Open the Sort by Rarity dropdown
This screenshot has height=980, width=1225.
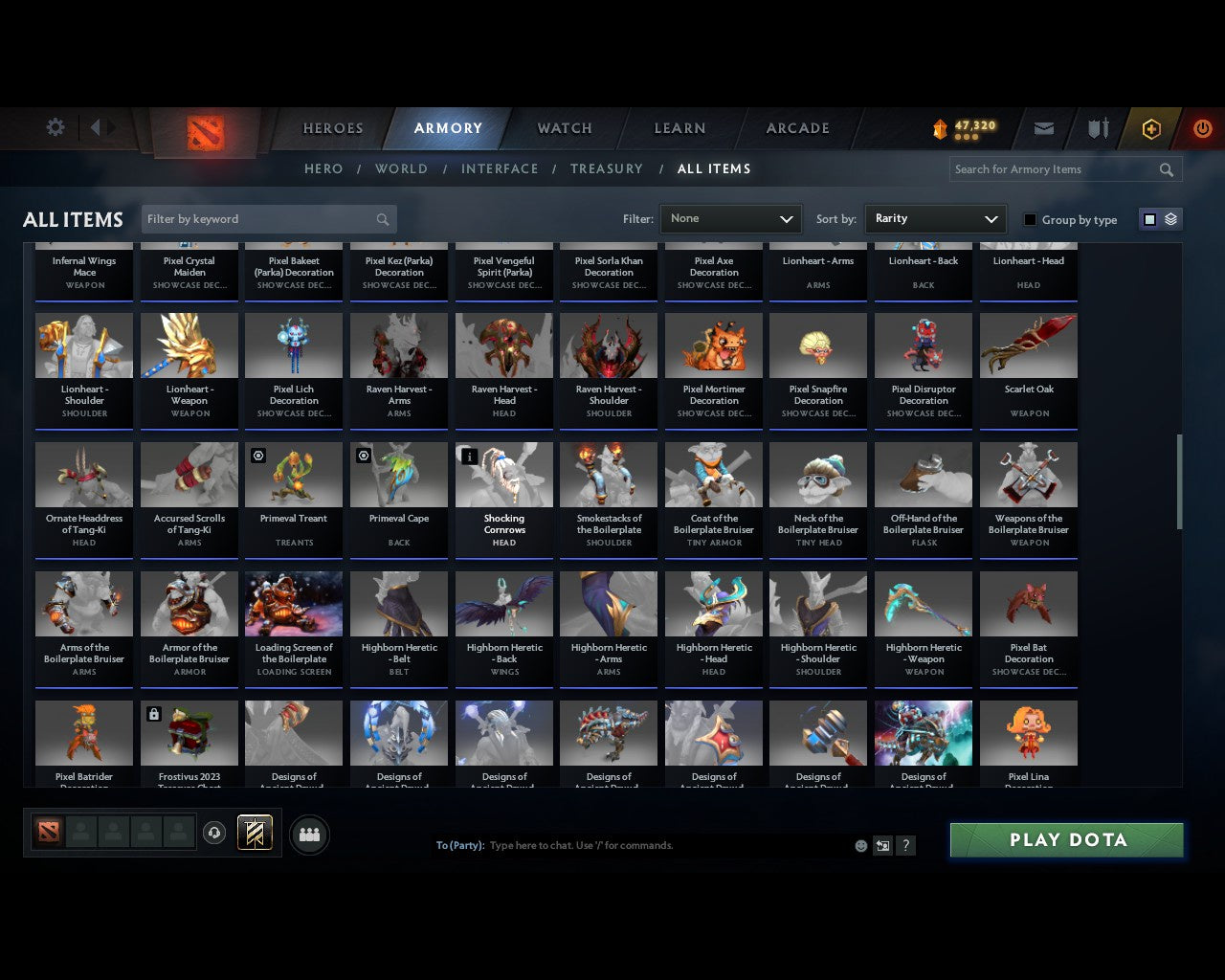pos(935,219)
